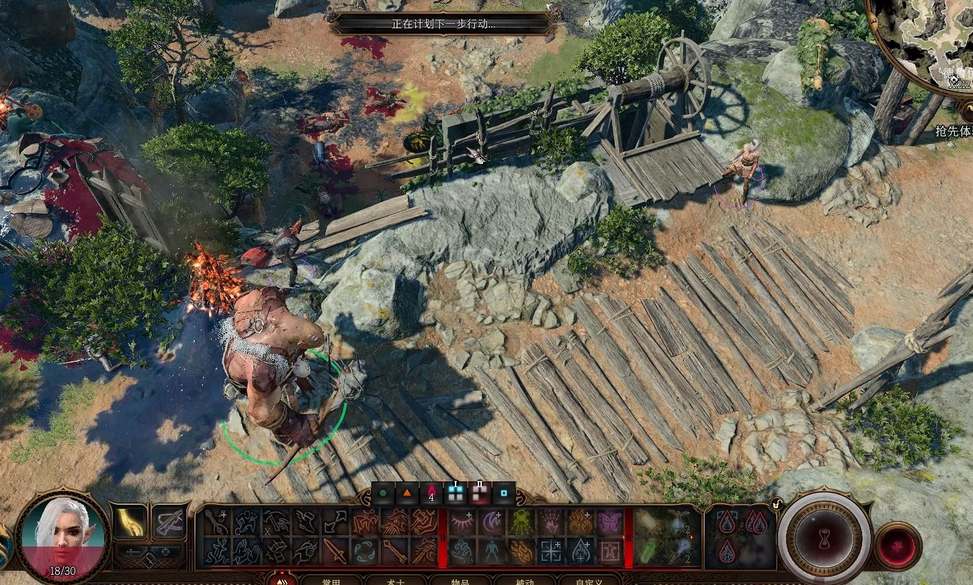Cast the purple butterfly-shaped spell
This screenshot has width=973, height=585.
[x=609, y=522]
